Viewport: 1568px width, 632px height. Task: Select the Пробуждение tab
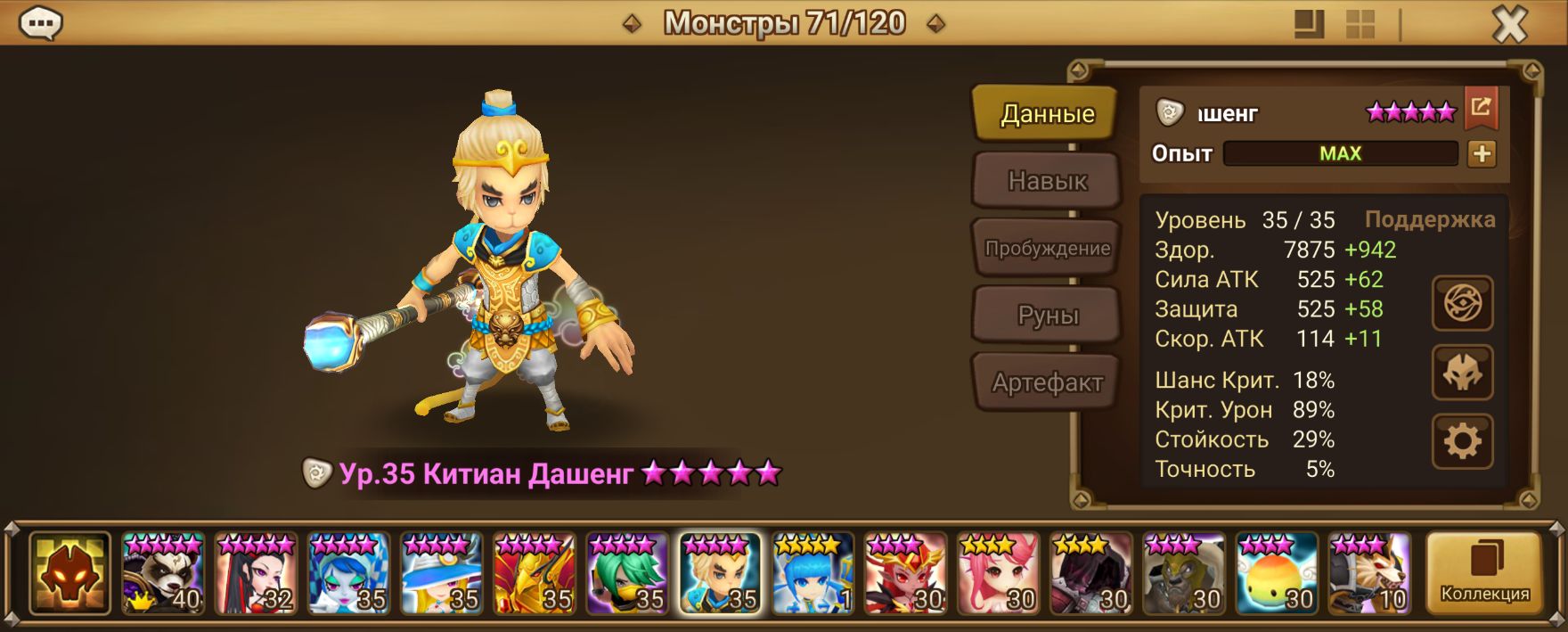1047,249
